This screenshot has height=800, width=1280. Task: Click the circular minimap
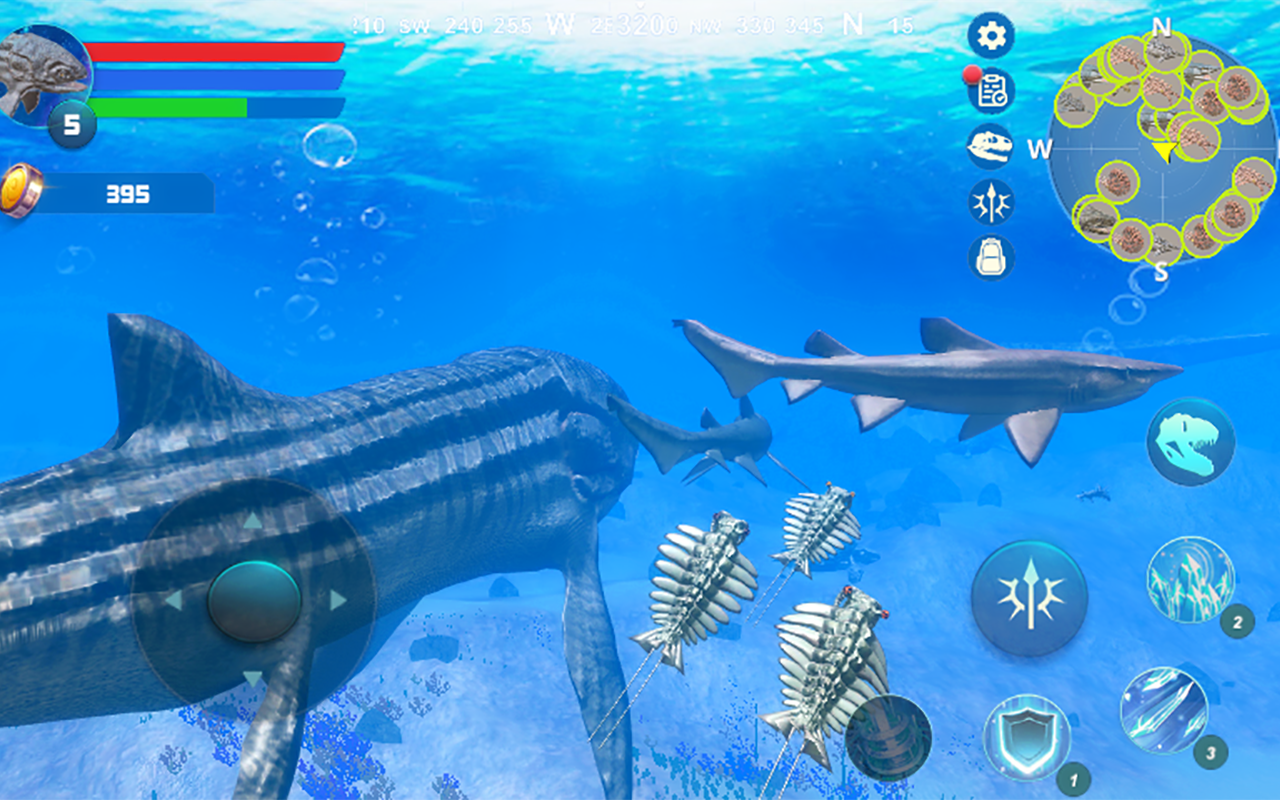(1161, 150)
